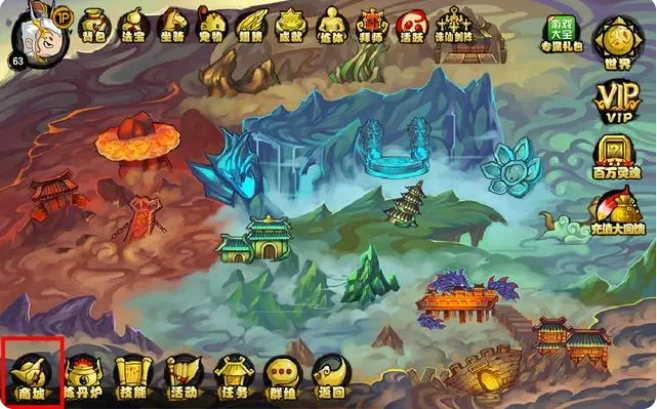657x409 pixels.
Task: Open the 商城 shop button
Action: 32,374
